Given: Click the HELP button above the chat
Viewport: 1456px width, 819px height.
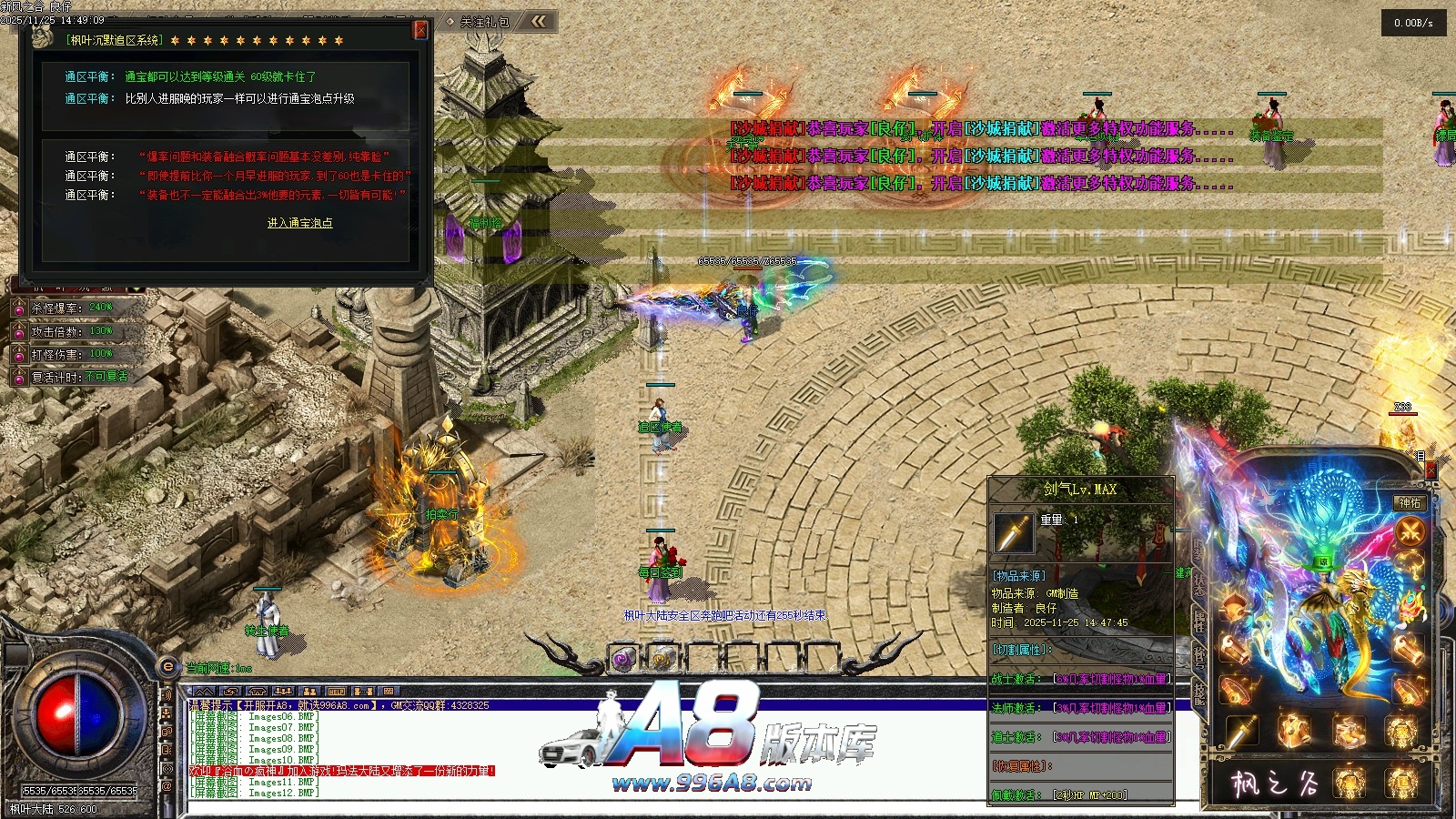Looking at the screenshot, I should tap(336, 692).
